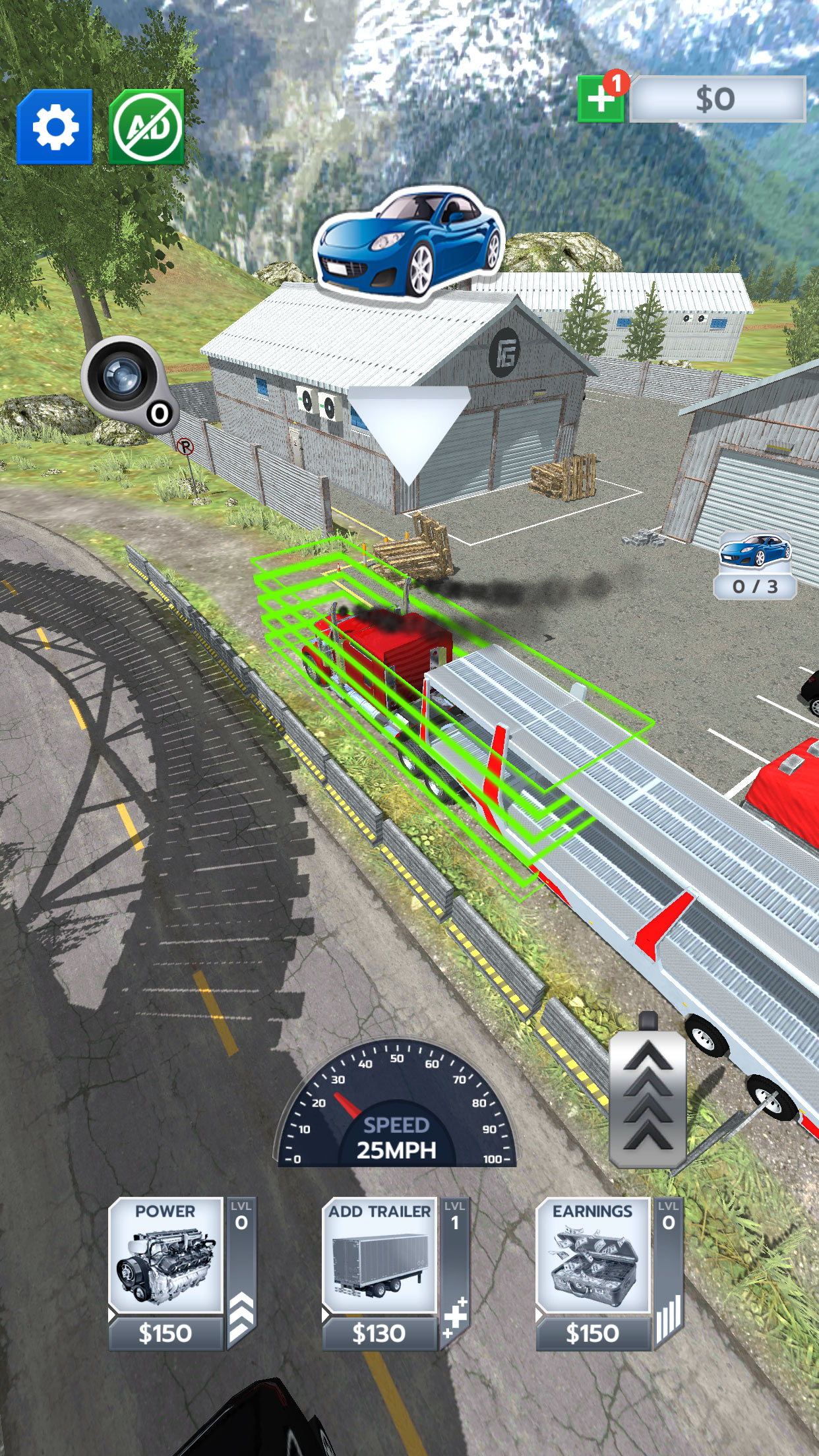This screenshot has width=819, height=1456.
Task: Open the settings gear menu
Action: pyautogui.click(x=55, y=127)
